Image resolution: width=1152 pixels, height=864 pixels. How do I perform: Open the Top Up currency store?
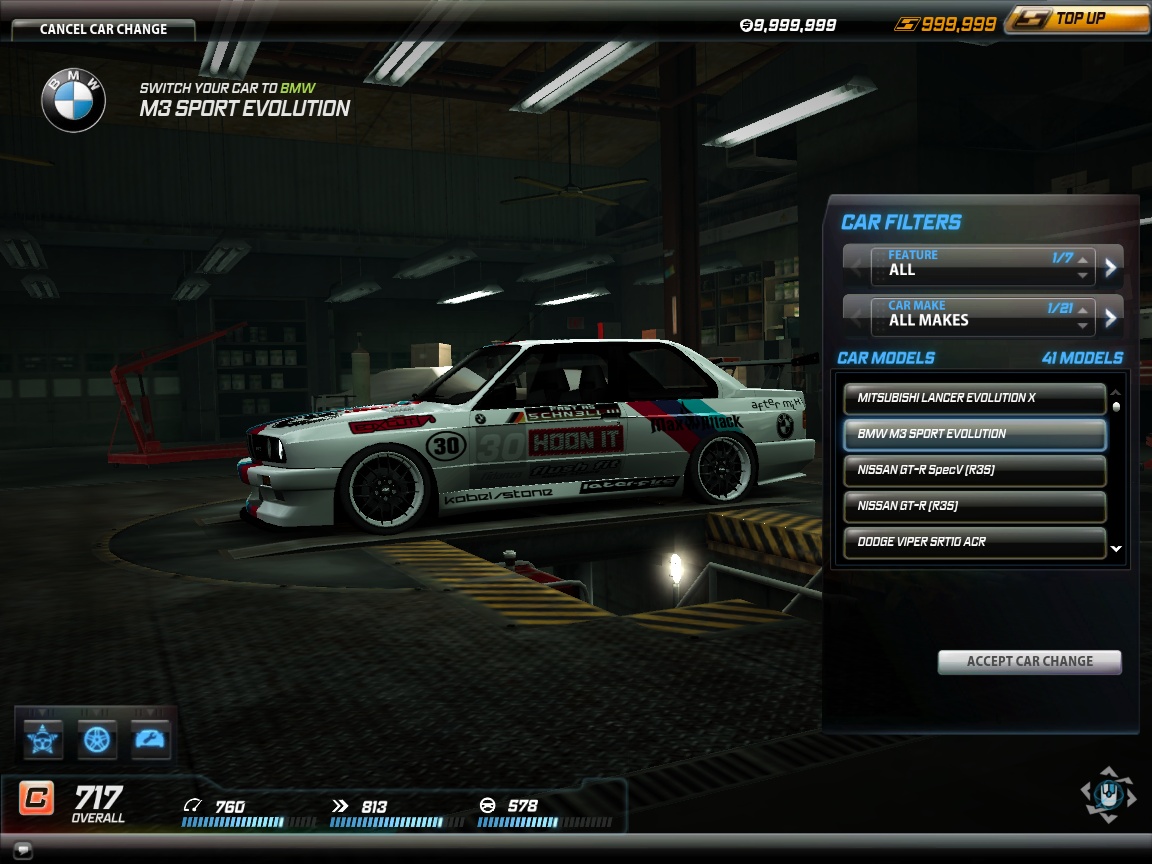tap(1078, 19)
